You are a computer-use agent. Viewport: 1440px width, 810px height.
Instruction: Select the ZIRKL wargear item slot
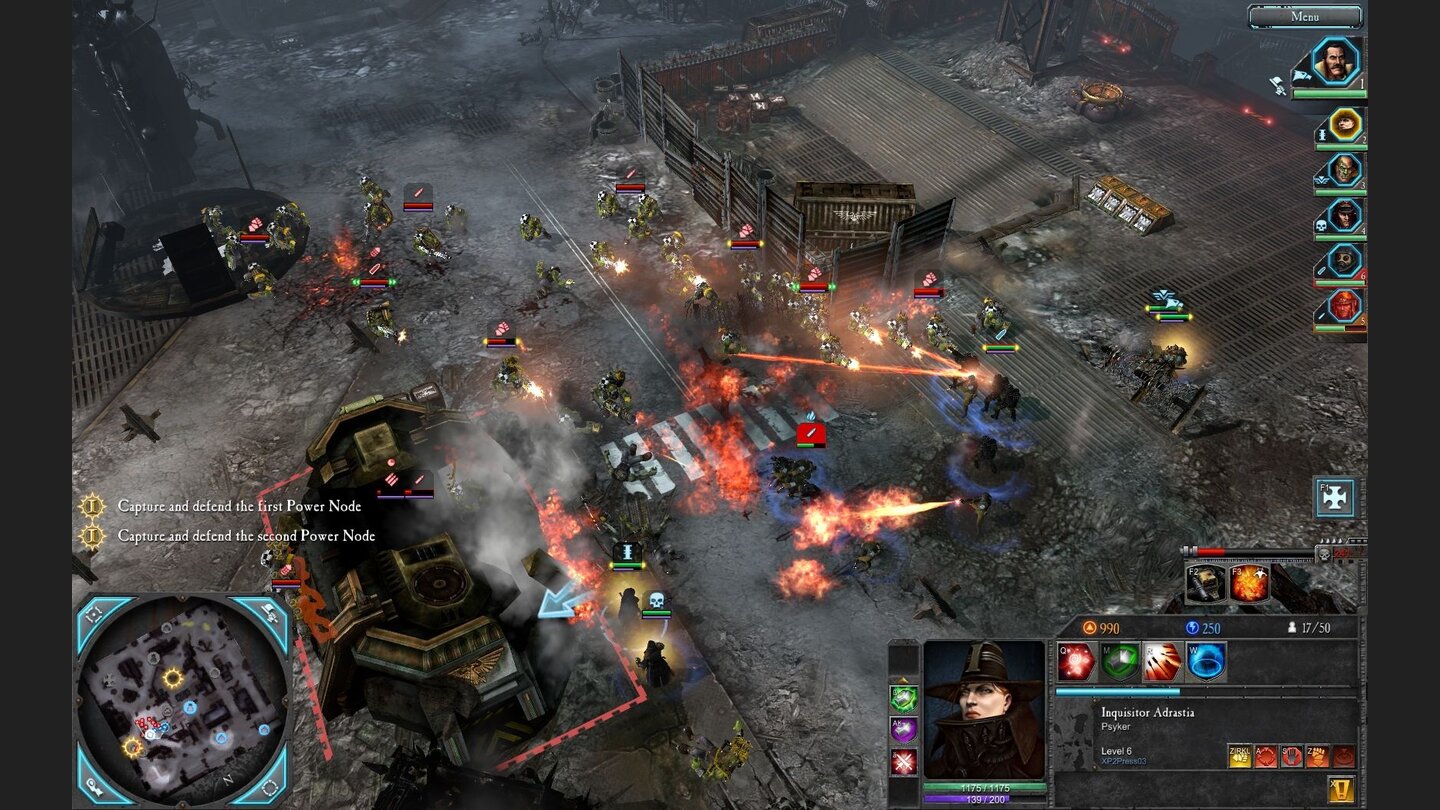[x=1241, y=756]
